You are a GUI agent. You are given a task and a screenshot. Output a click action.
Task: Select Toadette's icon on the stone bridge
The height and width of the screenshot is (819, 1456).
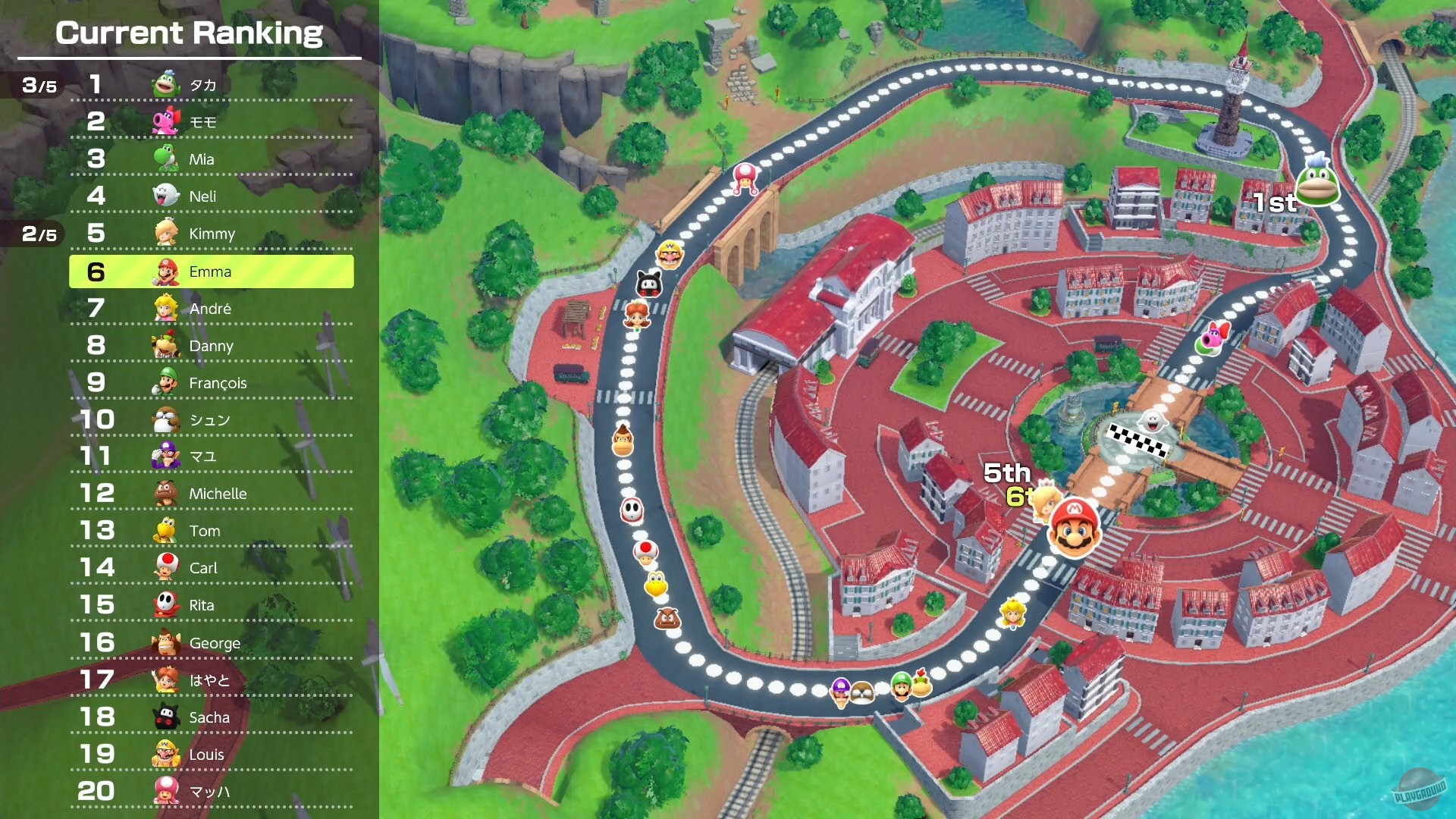coord(745,180)
